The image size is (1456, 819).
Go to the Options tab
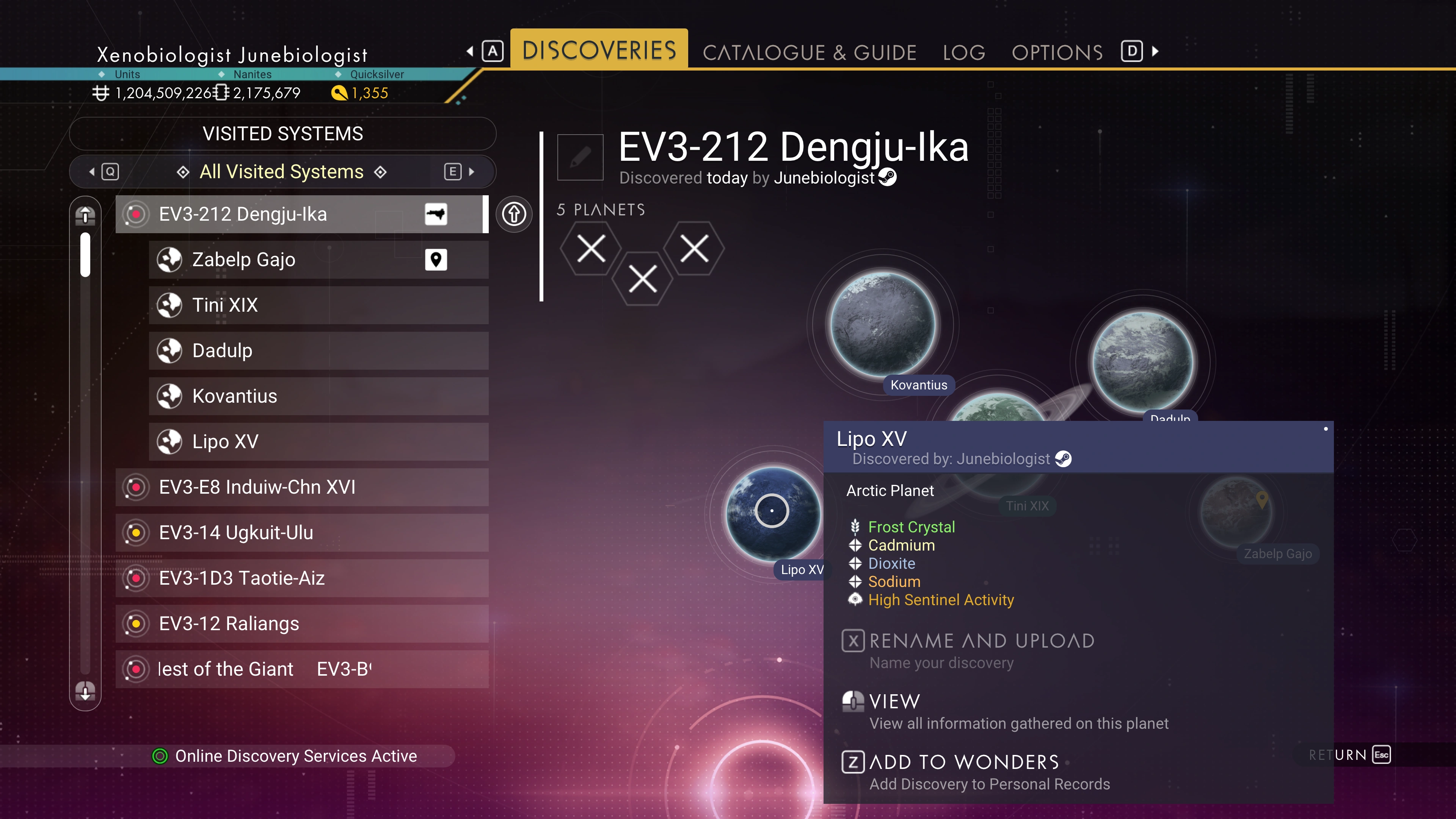point(1057,53)
